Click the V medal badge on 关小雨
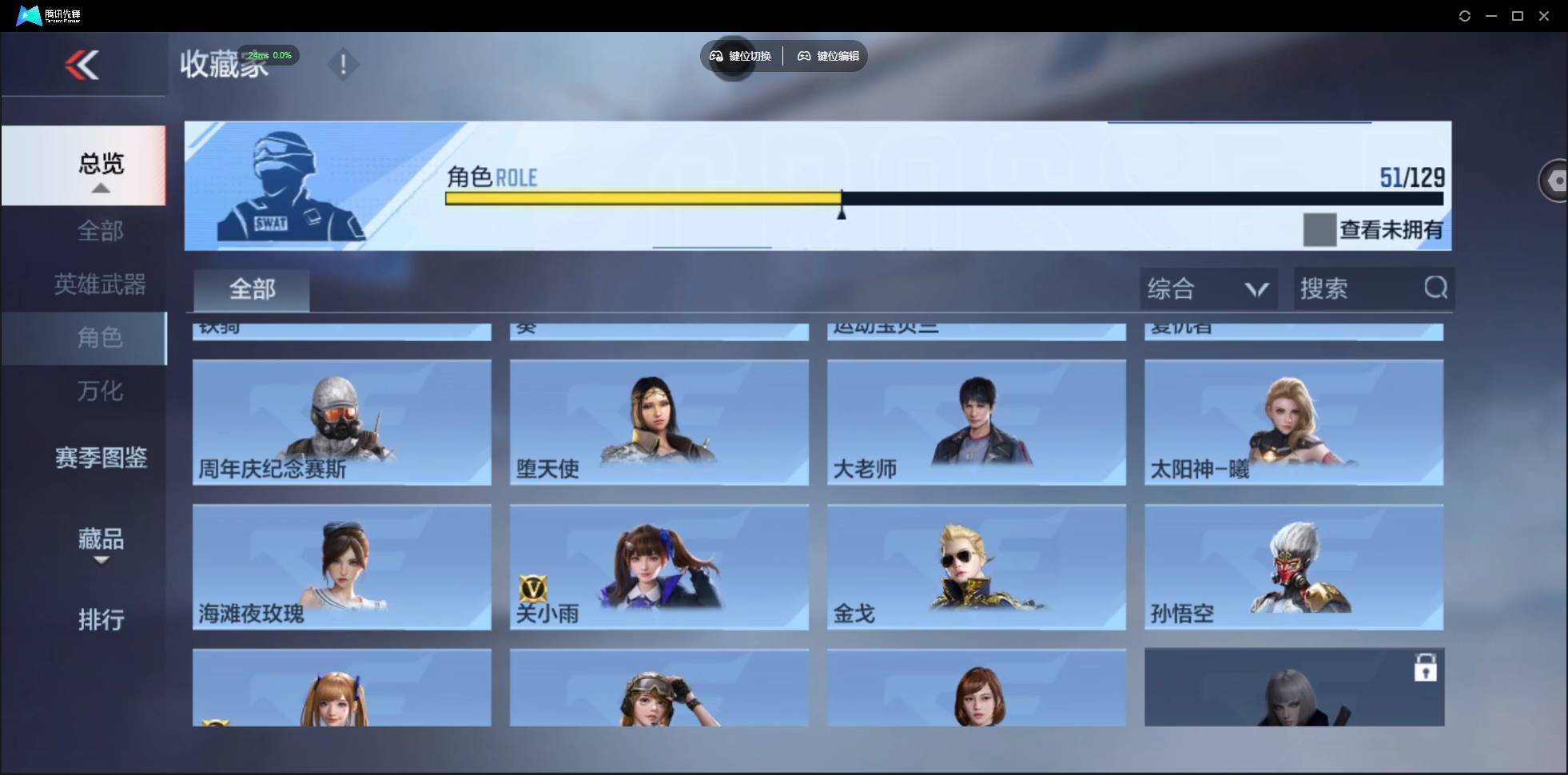Image resolution: width=1568 pixels, height=775 pixels. [534, 589]
